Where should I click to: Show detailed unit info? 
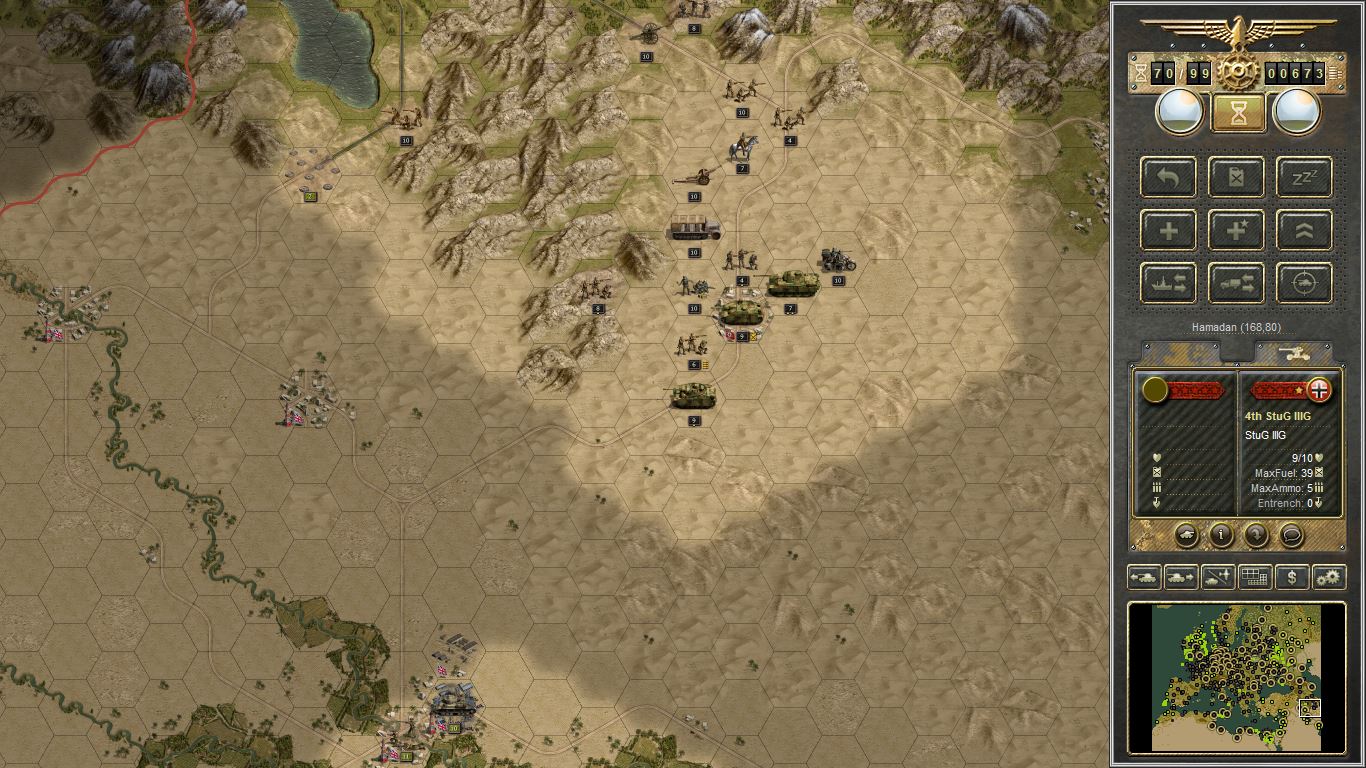click(1223, 535)
